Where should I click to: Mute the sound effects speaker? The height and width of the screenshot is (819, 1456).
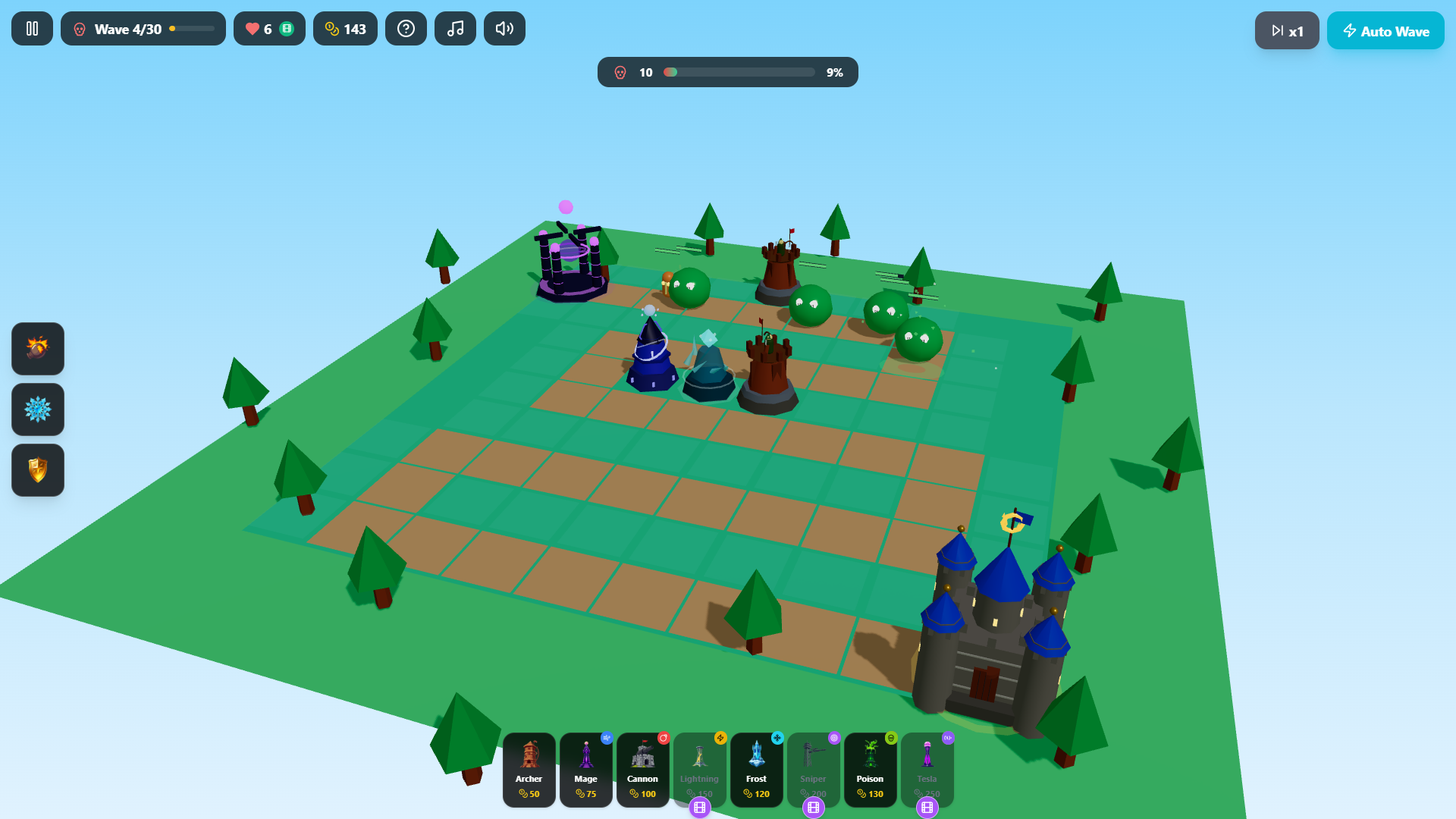pyautogui.click(x=504, y=28)
